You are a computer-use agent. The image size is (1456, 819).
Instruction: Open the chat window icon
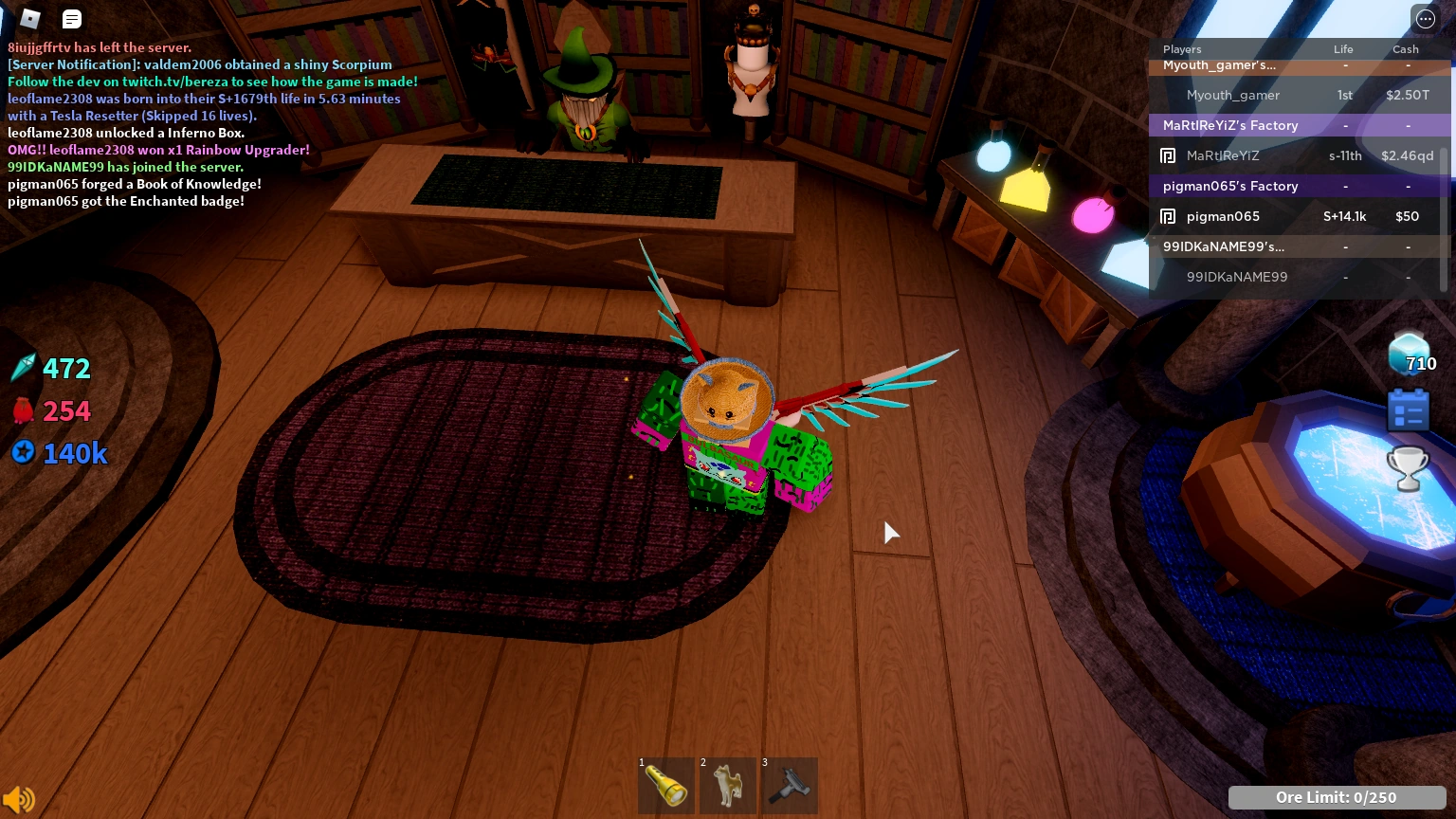[x=71, y=19]
